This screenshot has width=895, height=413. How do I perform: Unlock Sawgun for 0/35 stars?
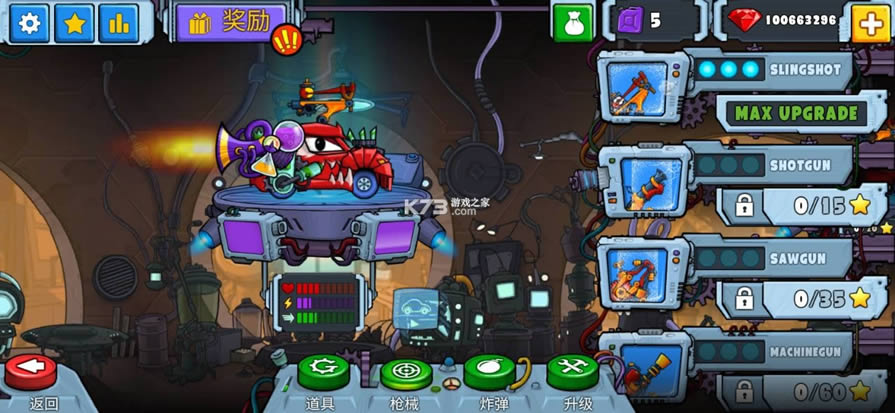tap(797, 298)
